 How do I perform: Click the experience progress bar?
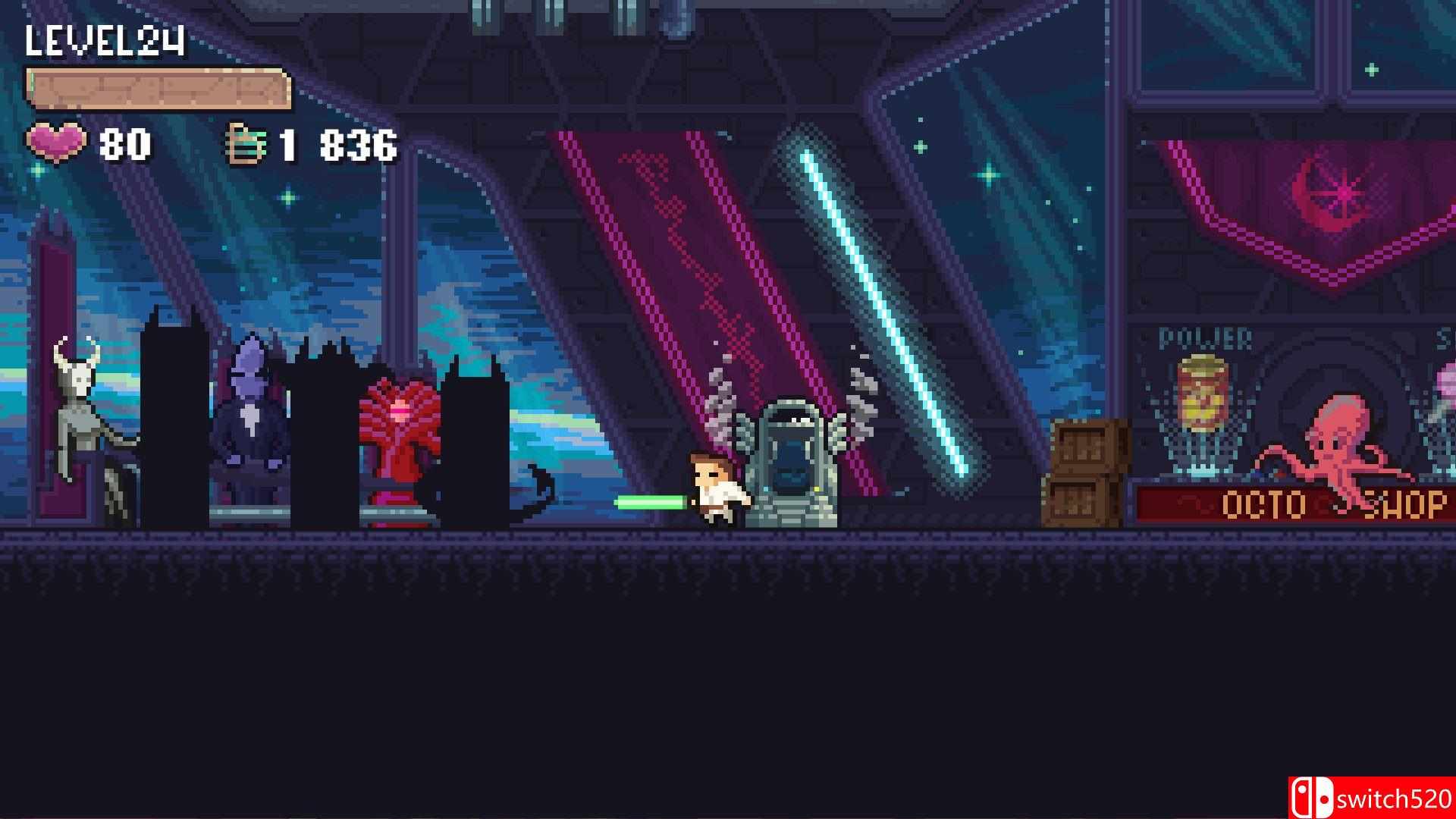(x=159, y=87)
